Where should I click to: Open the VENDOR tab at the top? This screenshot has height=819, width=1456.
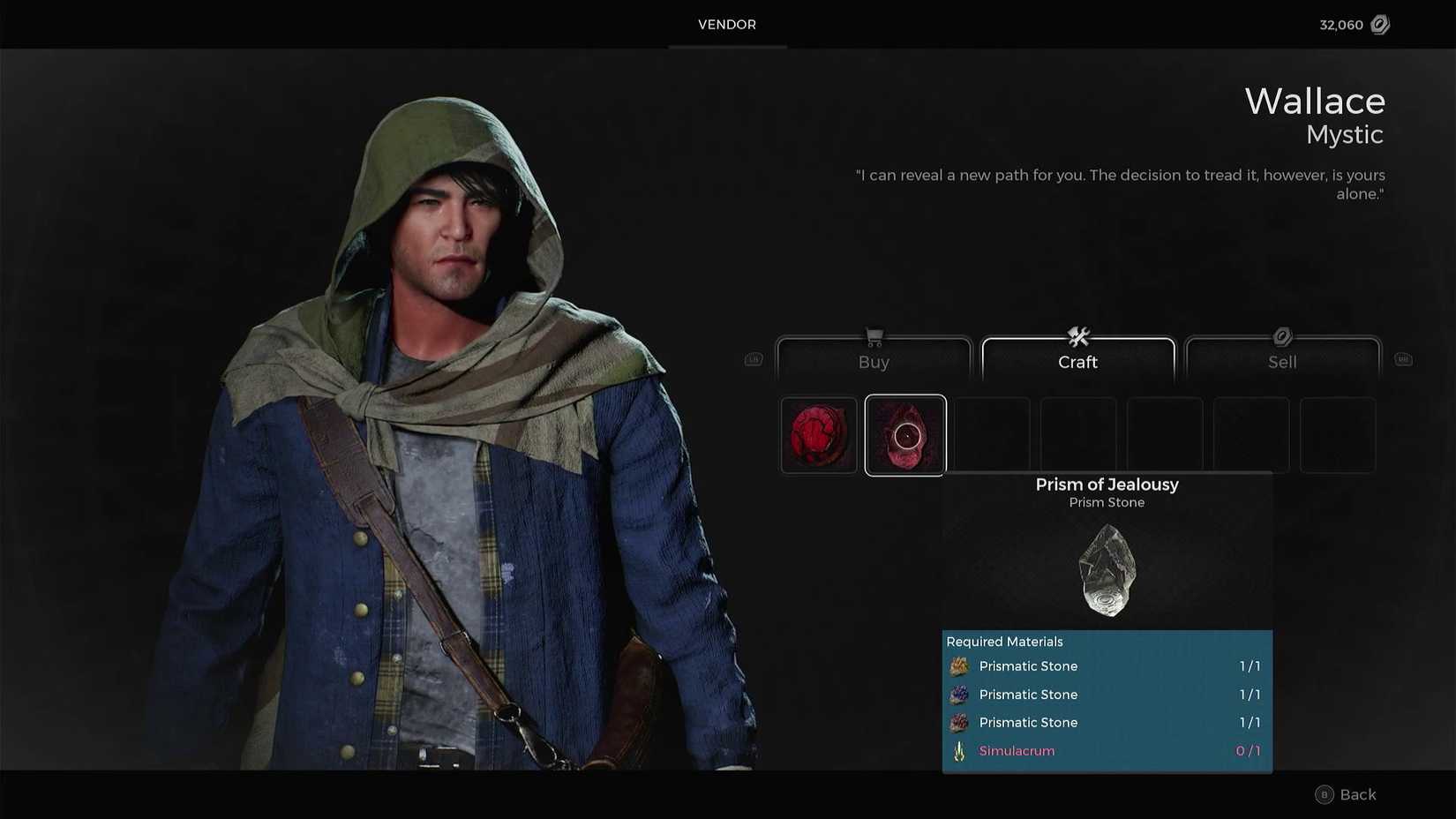point(726,25)
